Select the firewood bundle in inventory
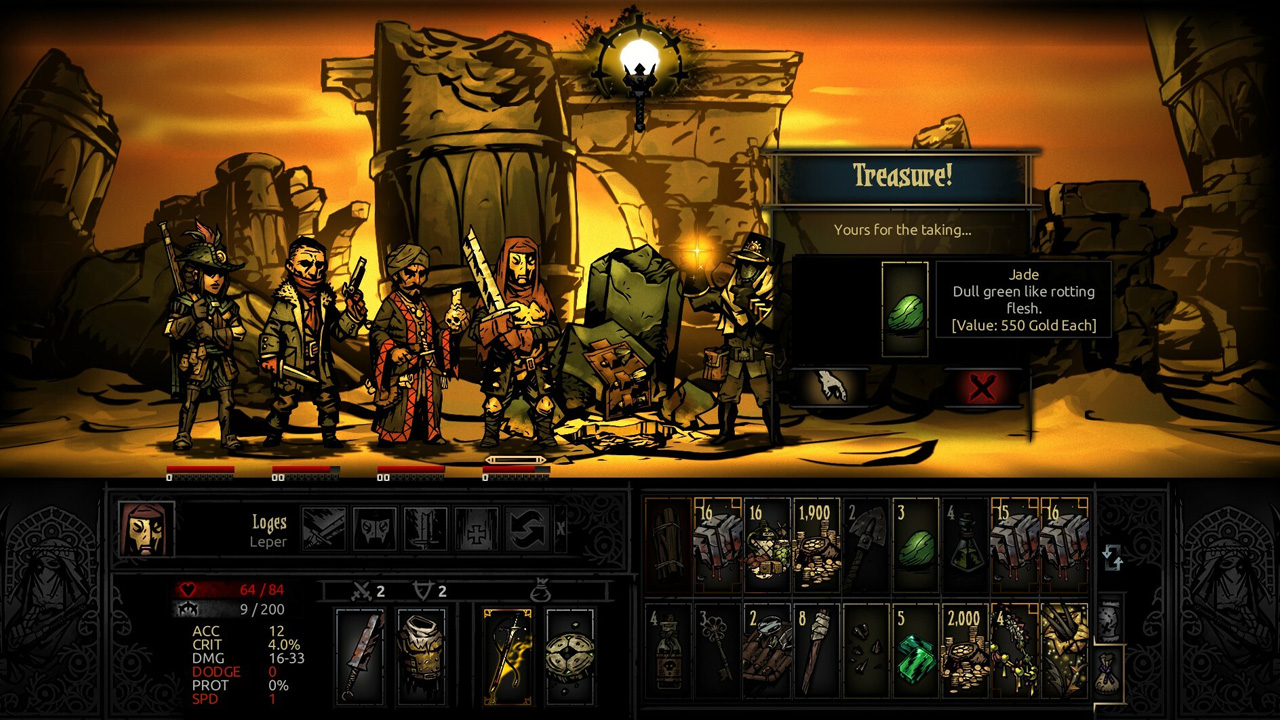Screen dimensions: 1280x720 (668, 546)
